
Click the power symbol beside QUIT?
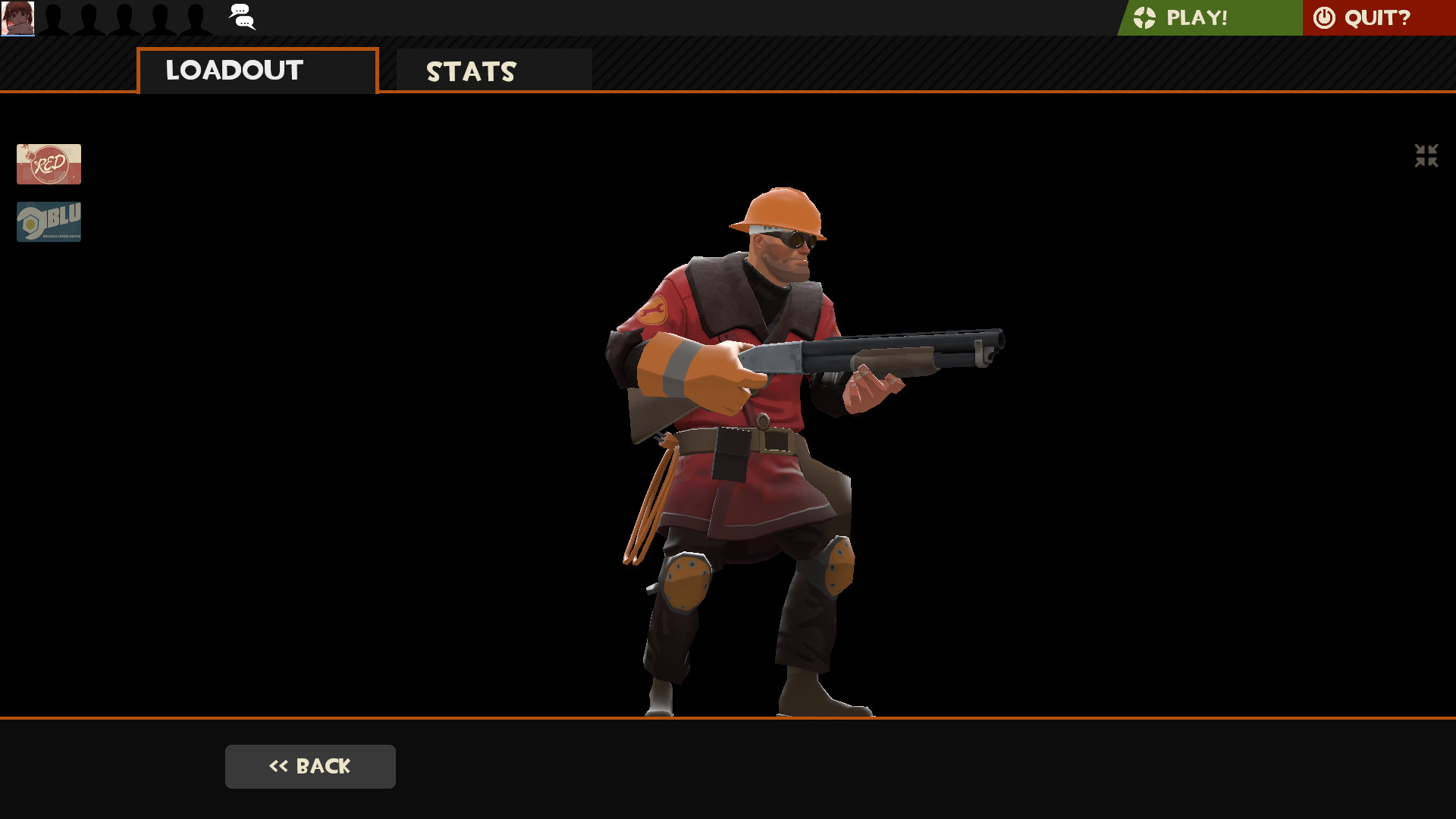click(x=1323, y=17)
